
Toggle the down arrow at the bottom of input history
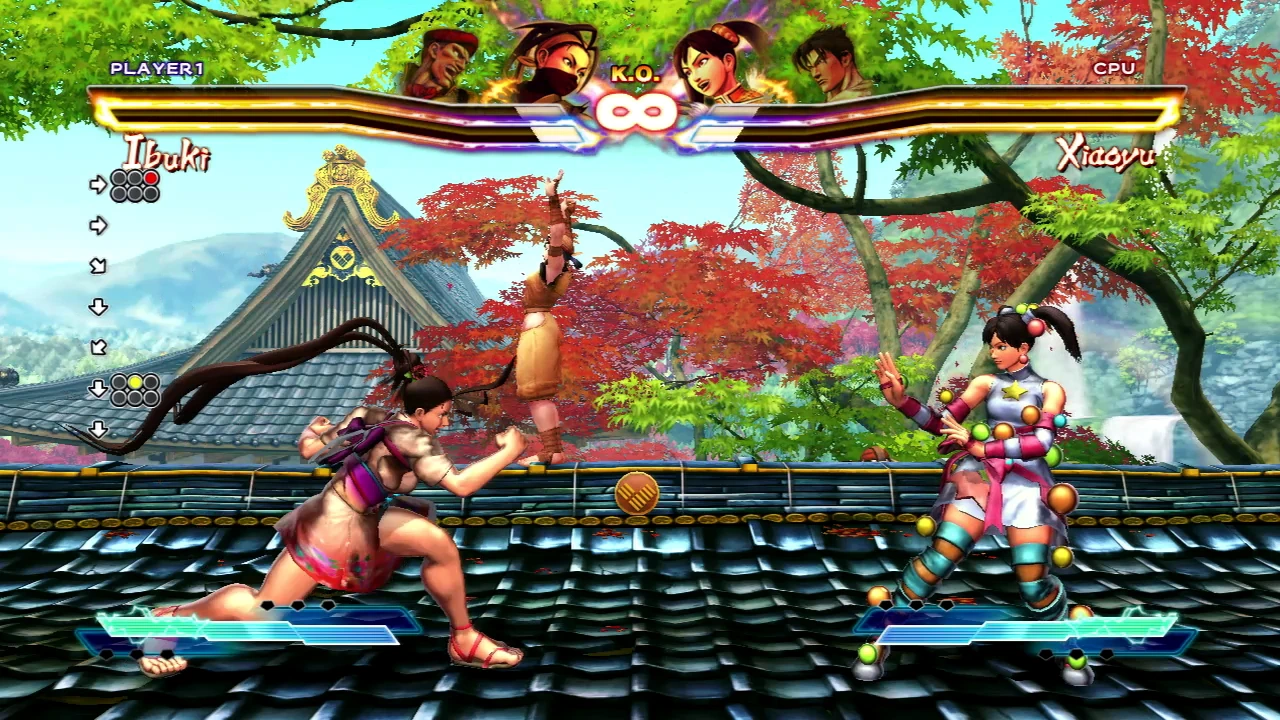[98, 428]
